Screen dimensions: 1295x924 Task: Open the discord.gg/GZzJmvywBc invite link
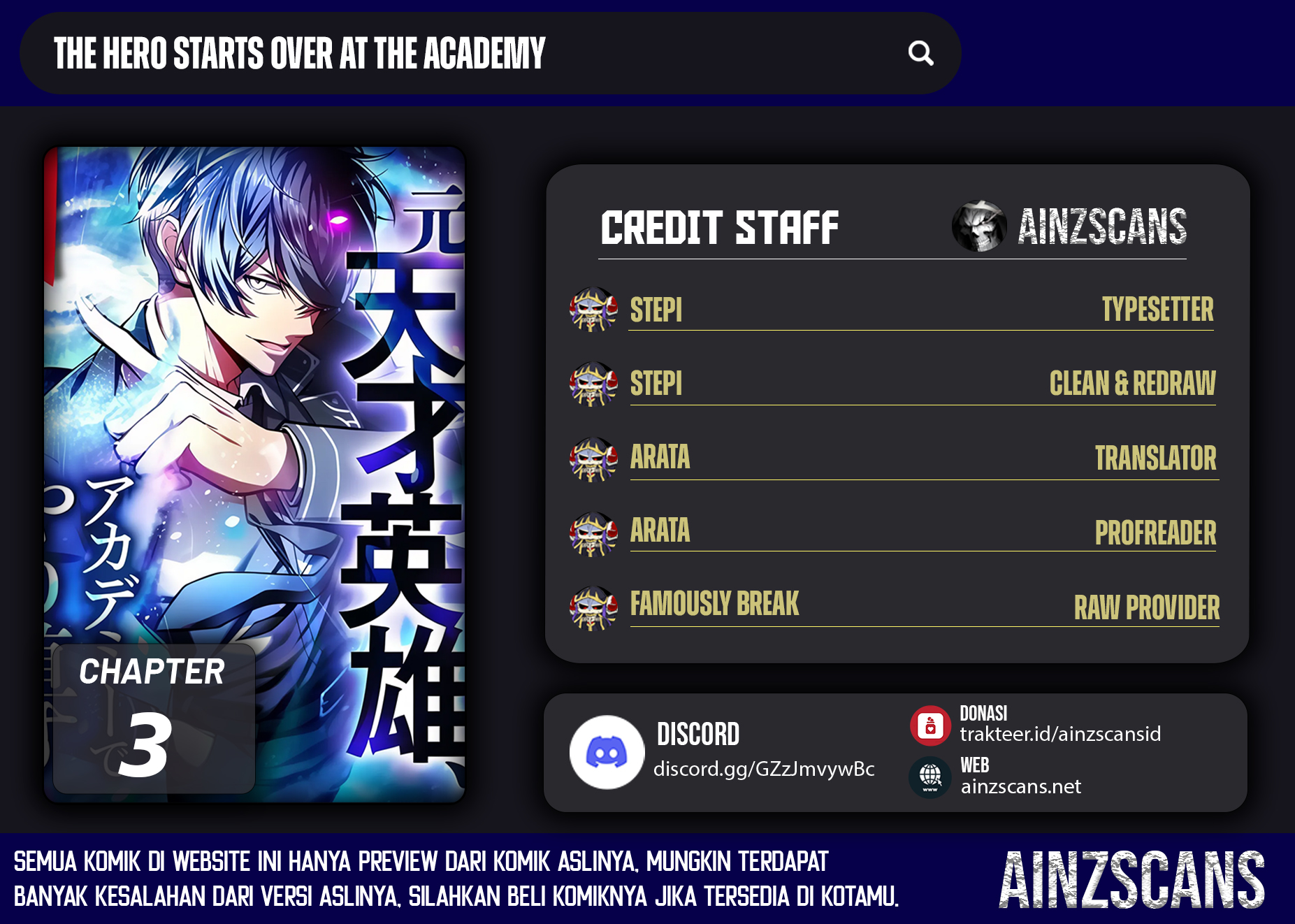[763, 769]
